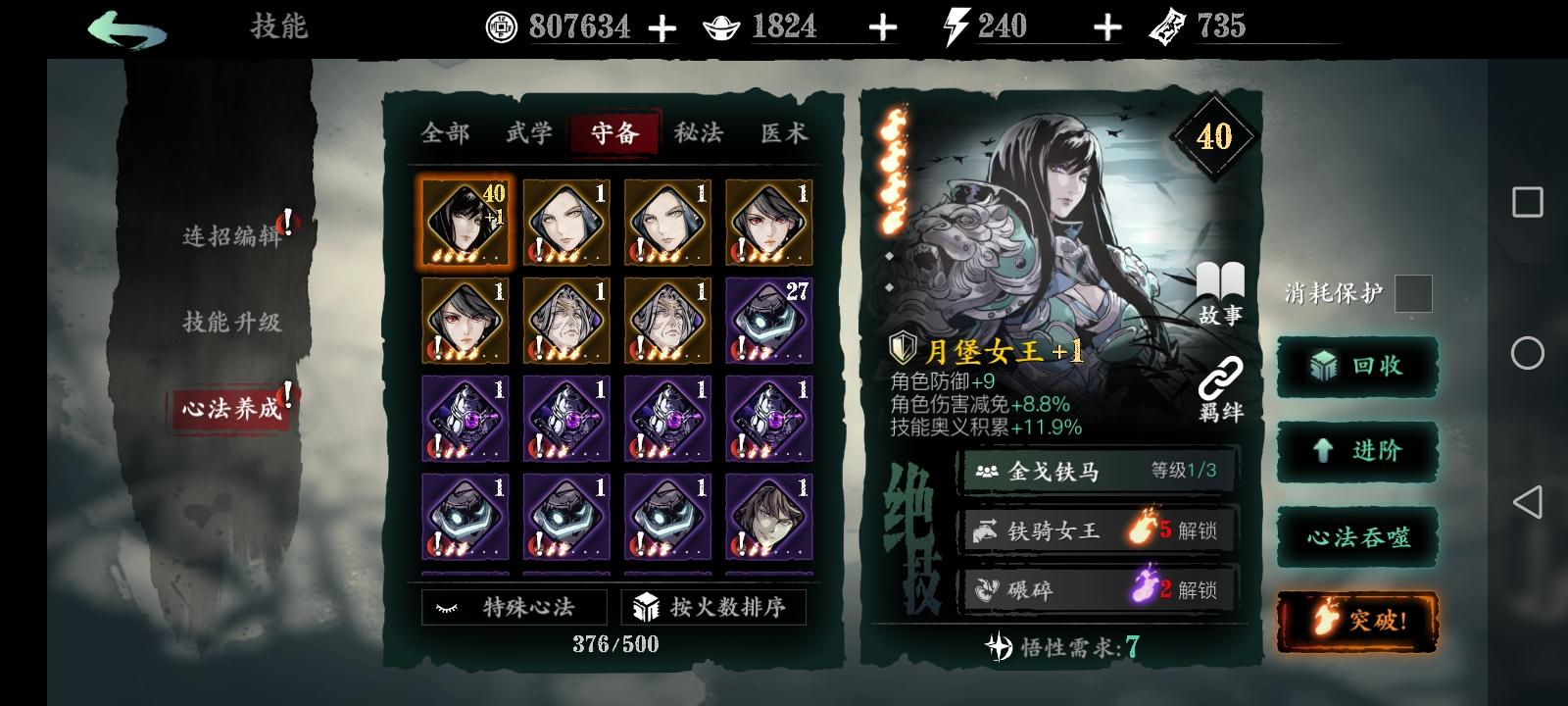Tap the cube icon on 按火数排序
The image size is (1568, 706).
pos(647,607)
